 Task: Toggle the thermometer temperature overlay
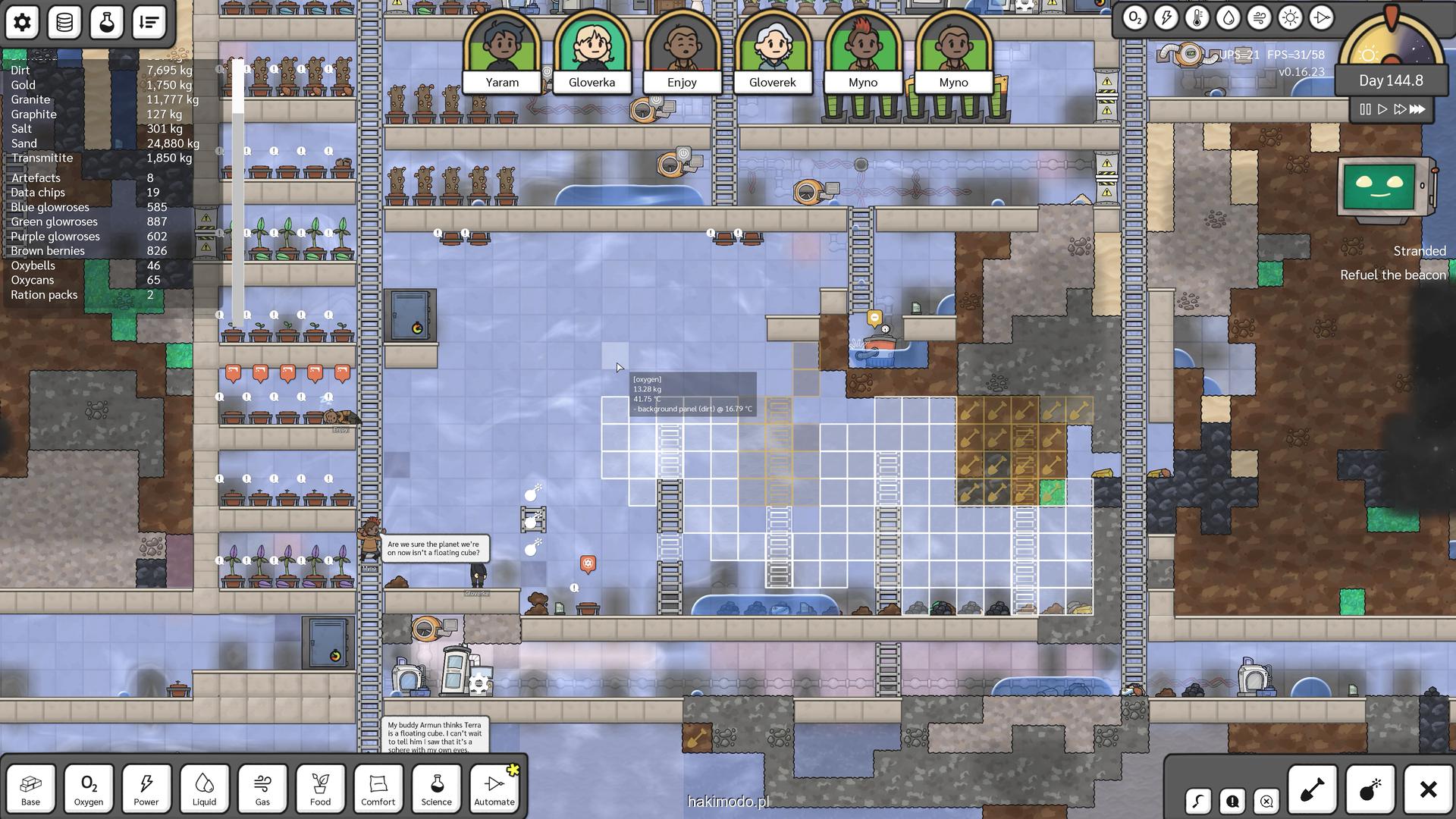[1197, 17]
